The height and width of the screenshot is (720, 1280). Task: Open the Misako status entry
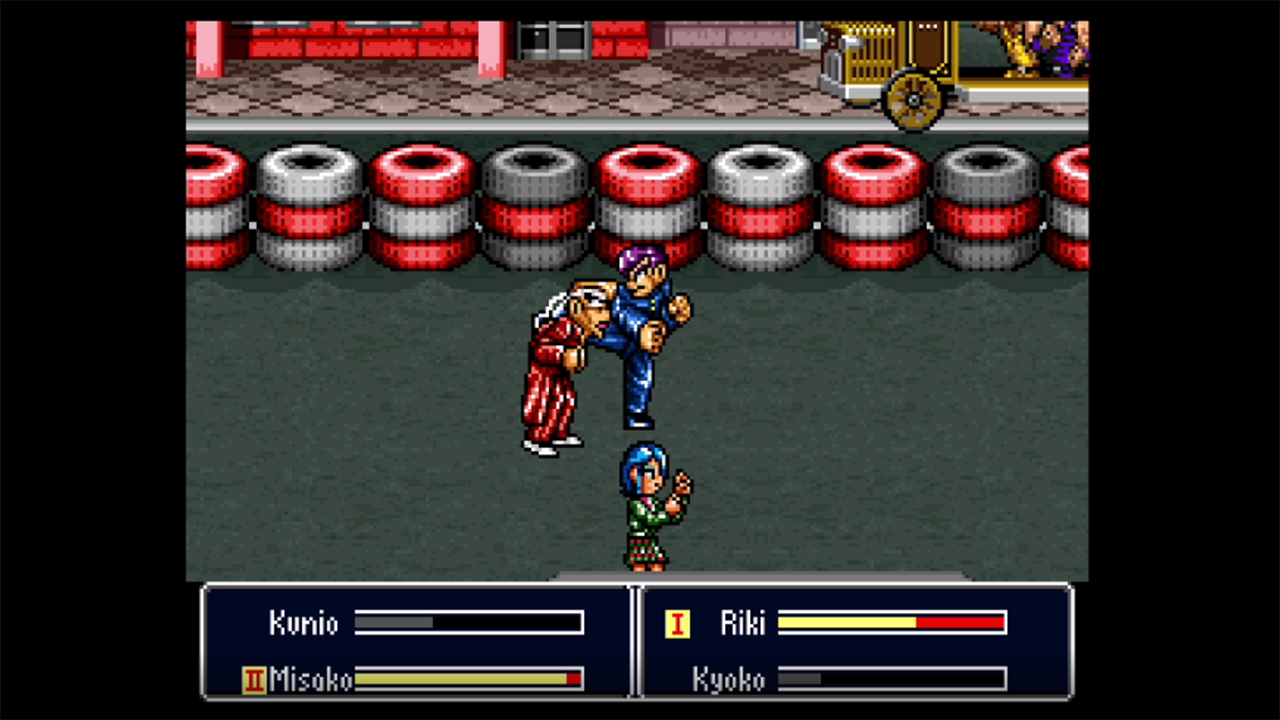tap(415, 680)
